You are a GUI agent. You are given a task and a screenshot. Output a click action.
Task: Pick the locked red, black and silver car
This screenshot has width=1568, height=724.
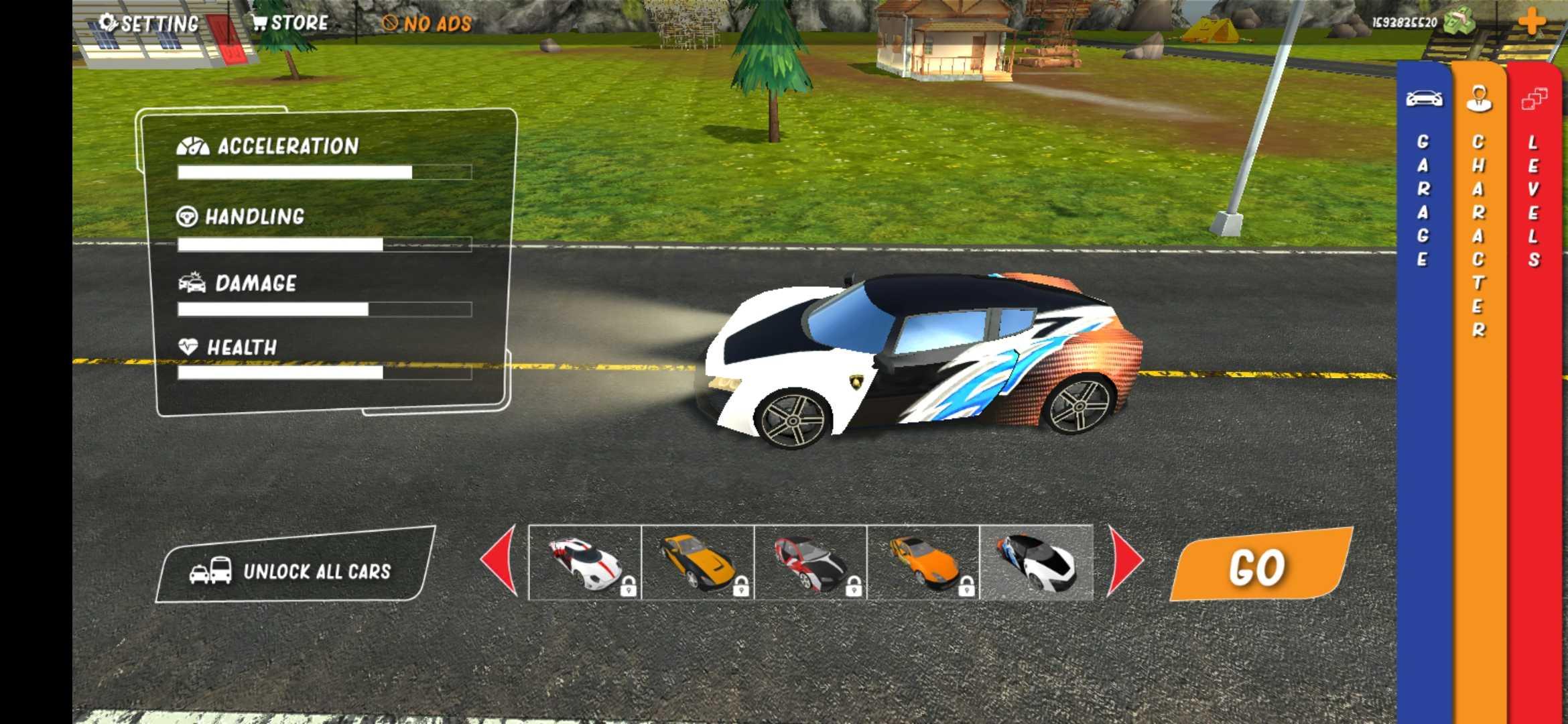pos(810,562)
